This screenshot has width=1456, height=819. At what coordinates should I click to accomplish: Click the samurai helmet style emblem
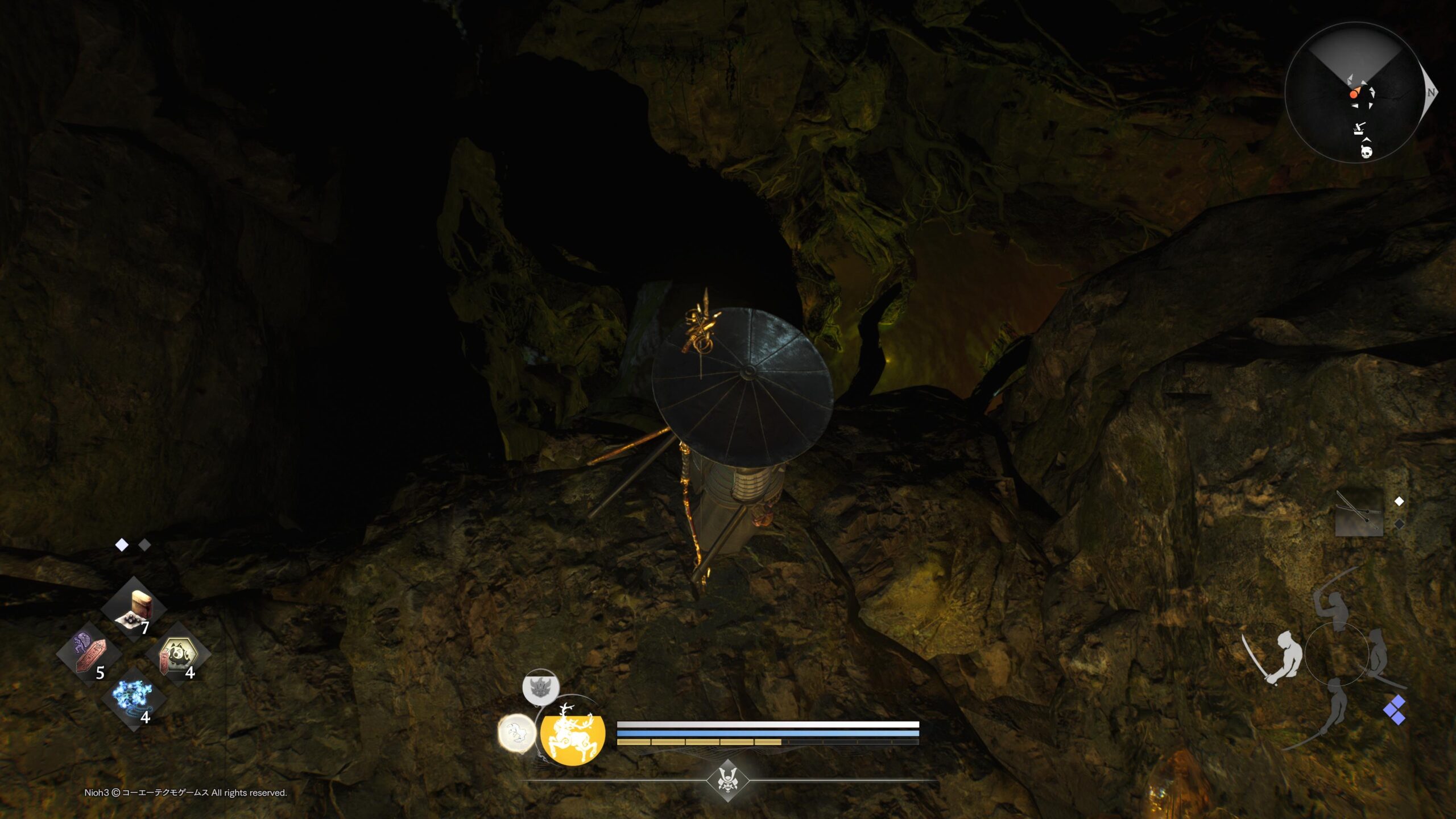(x=727, y=780)
